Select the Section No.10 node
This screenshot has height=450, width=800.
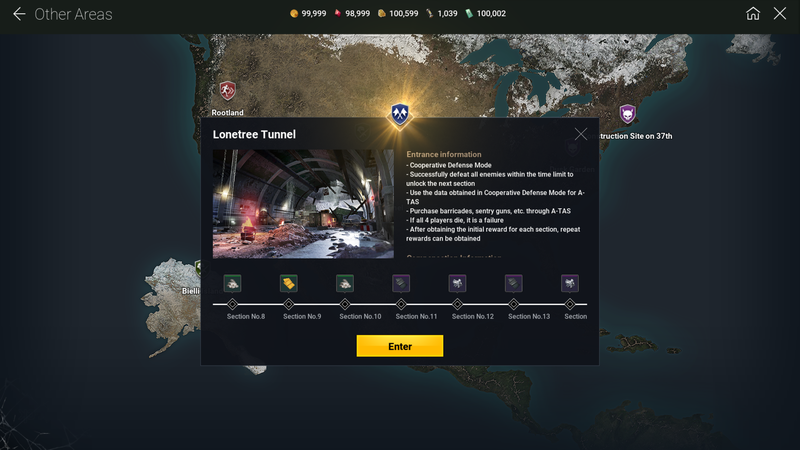[x=344, y=304]
